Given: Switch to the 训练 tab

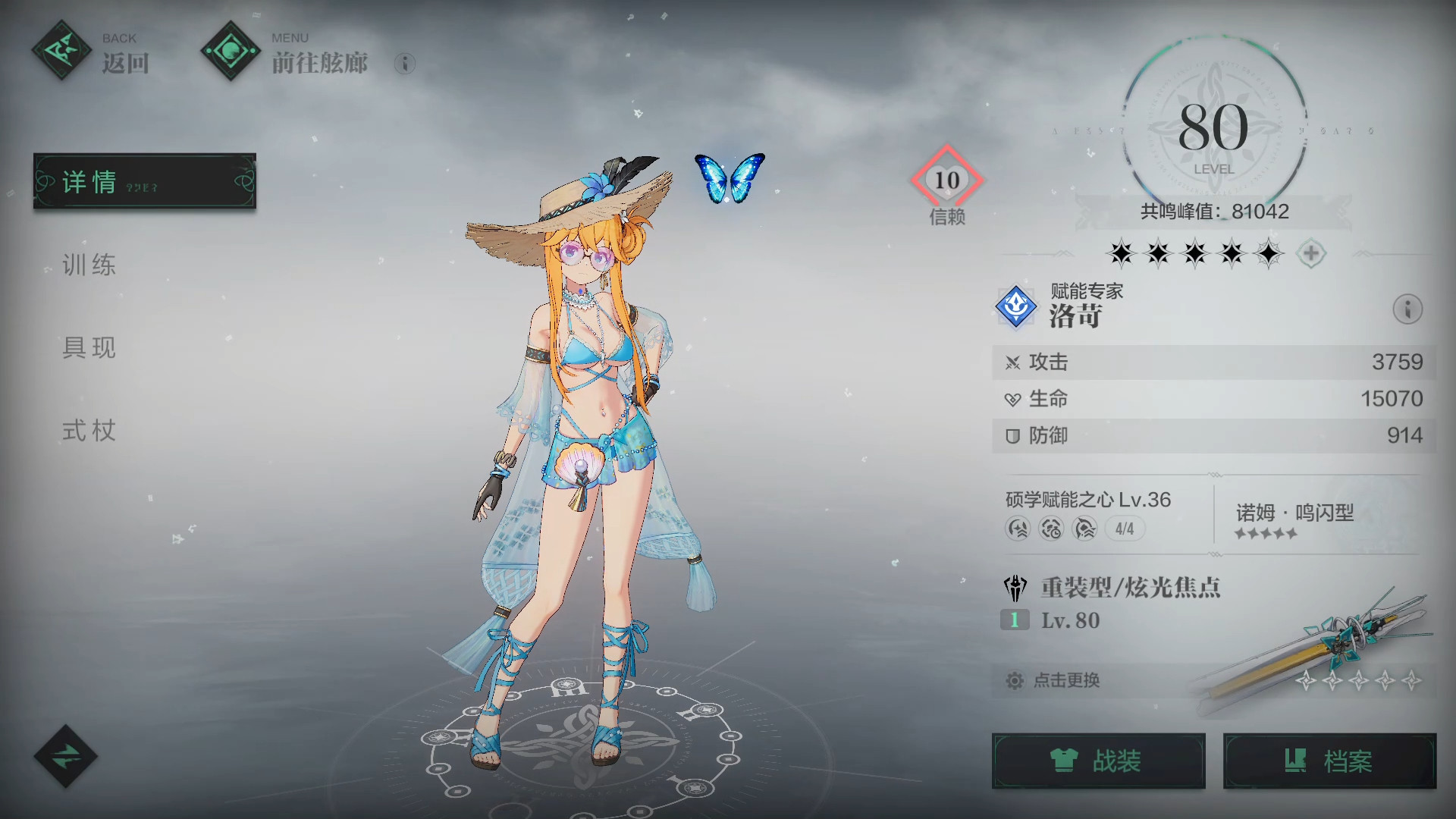Looking at the screenshot, I should [x=89, y=265].
